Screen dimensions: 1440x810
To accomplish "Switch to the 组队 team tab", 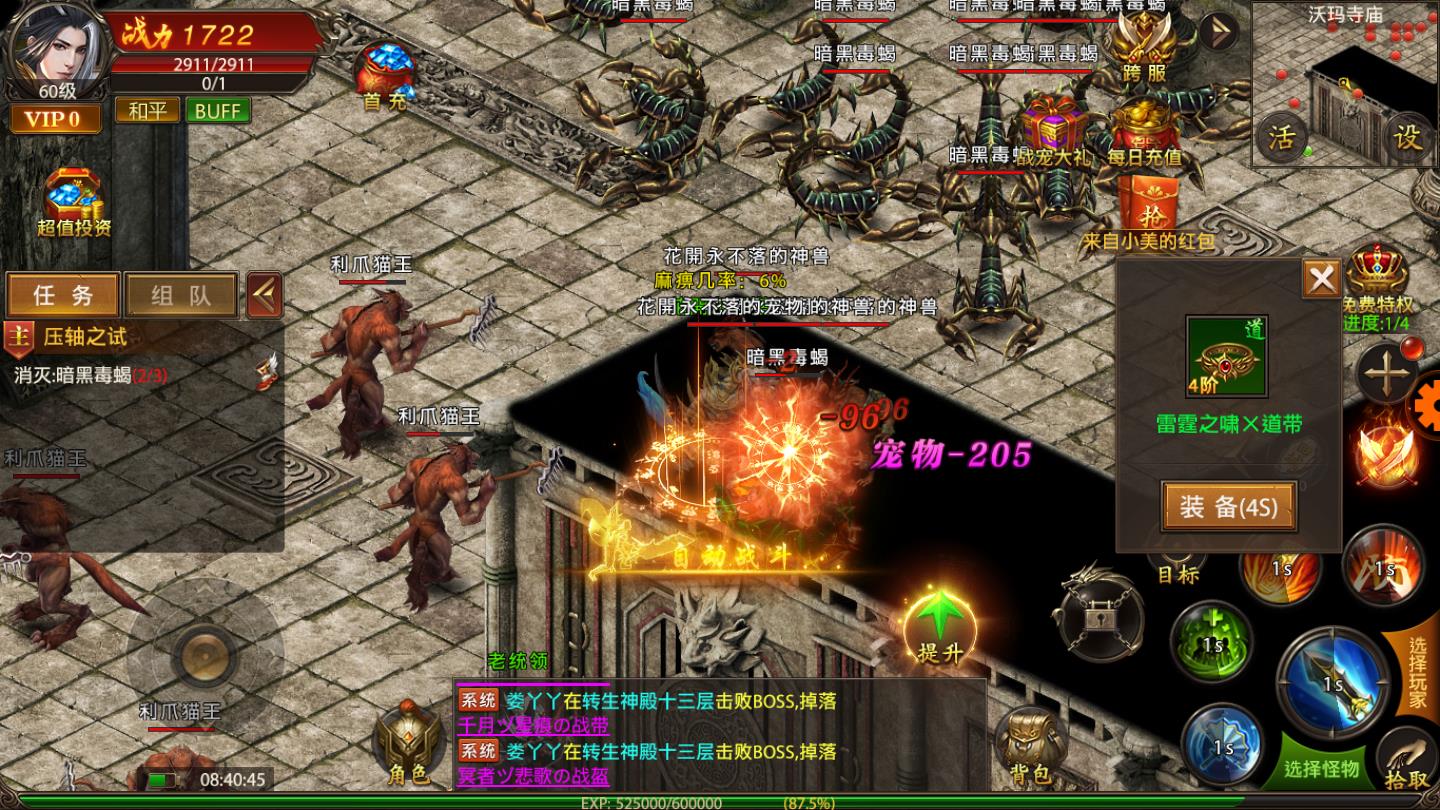I will pos(180,296).
